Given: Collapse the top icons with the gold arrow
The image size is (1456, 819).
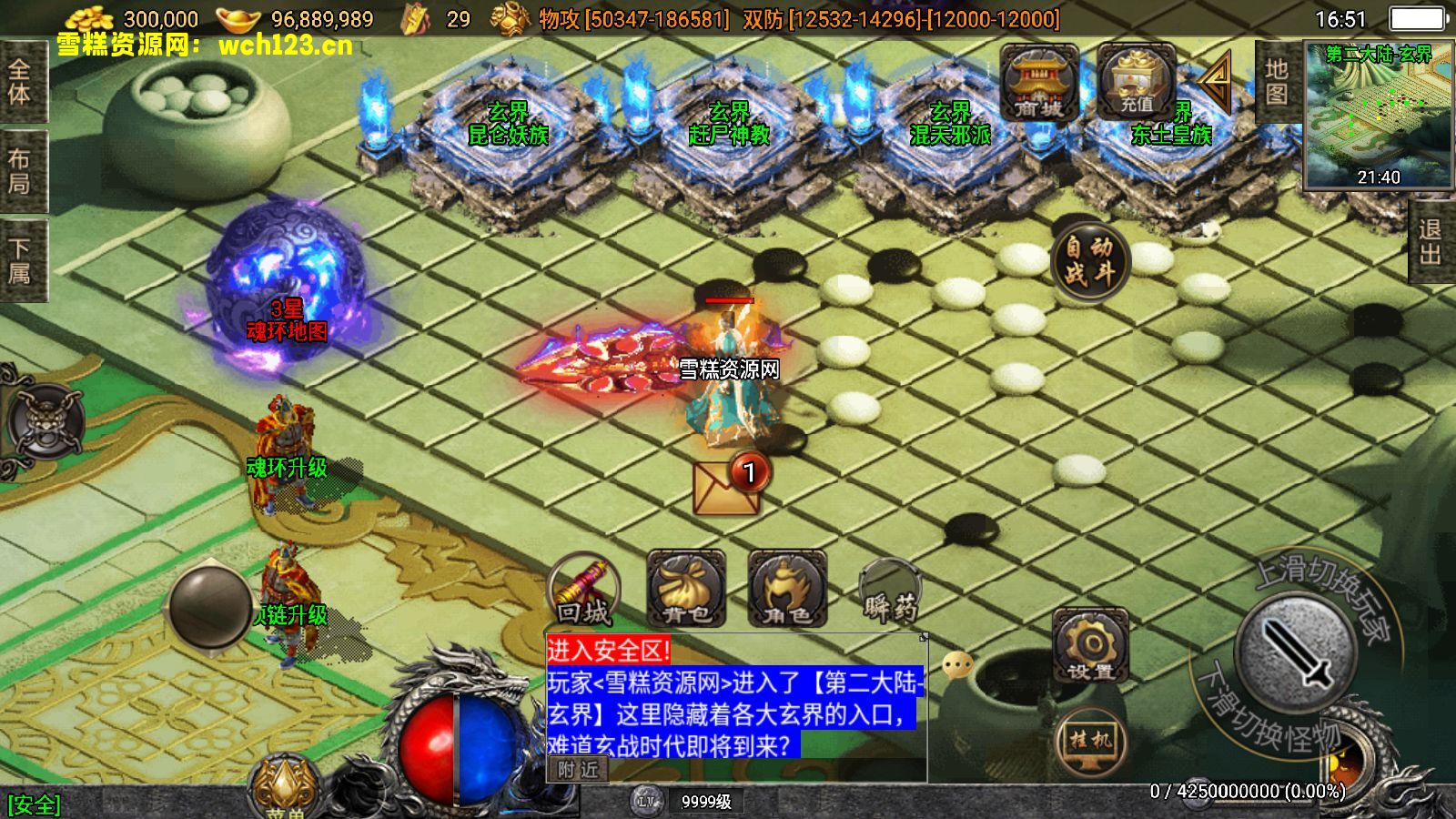Looking at the screenshot, I should 1216,82.
